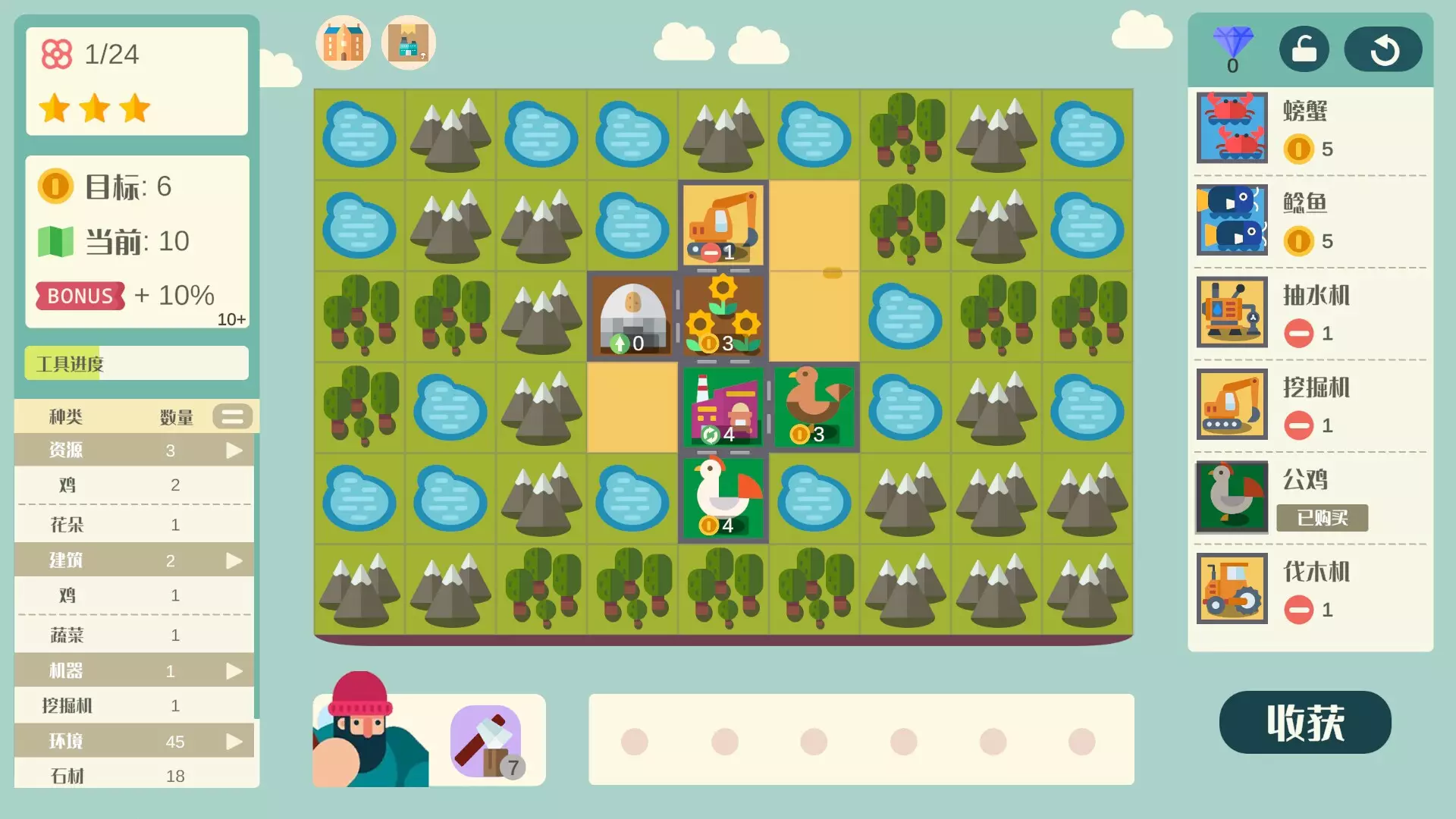Click the 已购买 button for 公鸡
Screen dimensions: 1456x819
coord(1324,518)
